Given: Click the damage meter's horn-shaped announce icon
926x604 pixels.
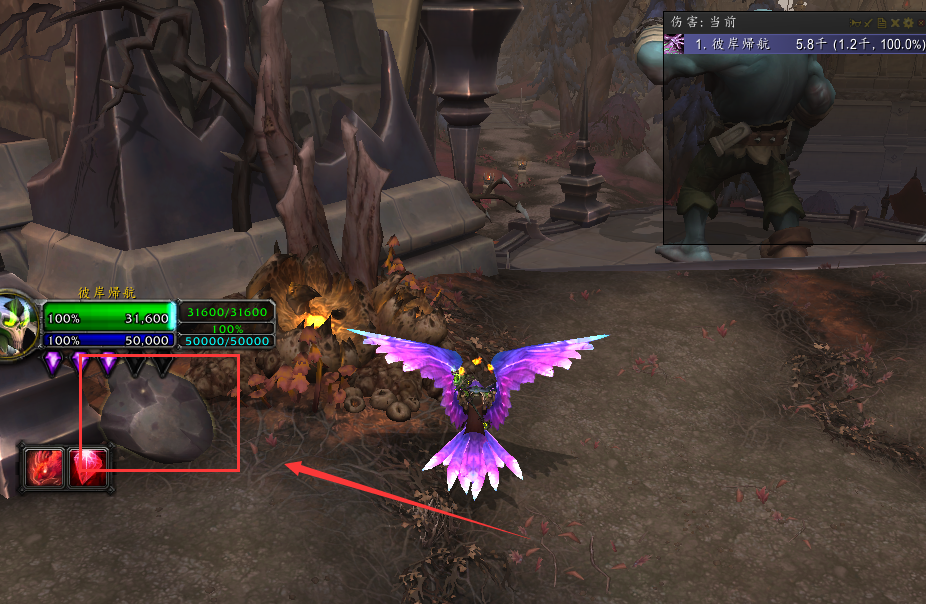Looking at the screenshot, I should pyautogui.click(x=856, y=22).
